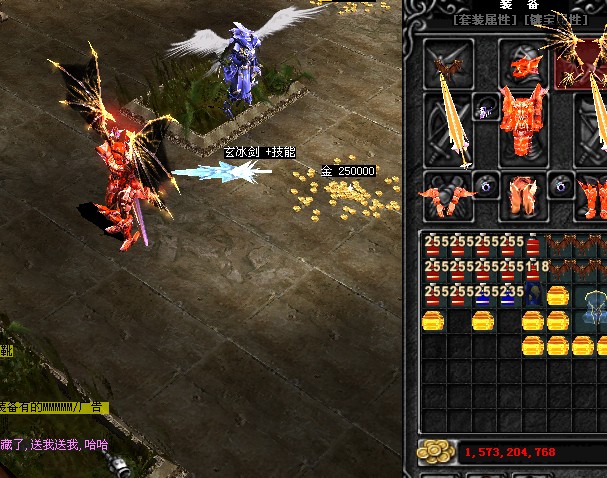
Task: Choose the red gauntlets equipment slot
Action: 446,195
